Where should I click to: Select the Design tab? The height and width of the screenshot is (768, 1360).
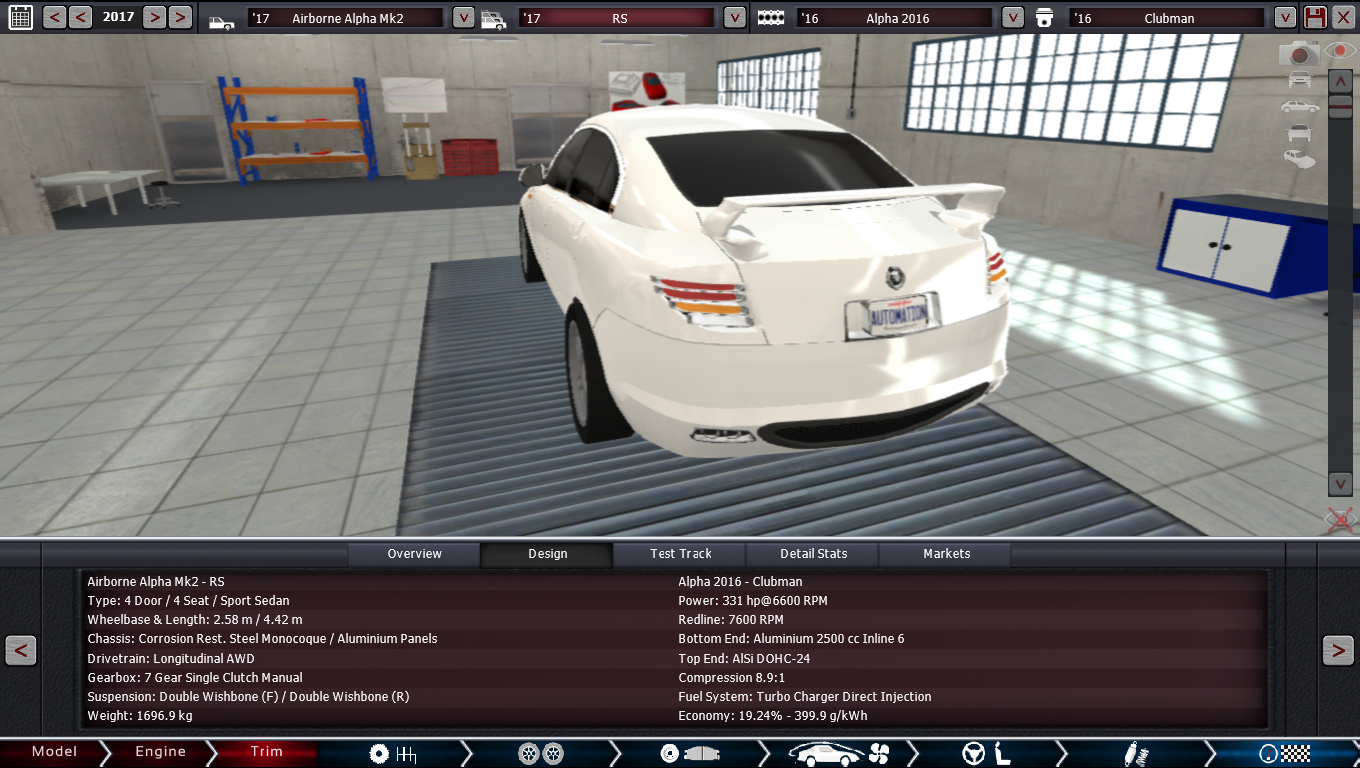(547, 554)
